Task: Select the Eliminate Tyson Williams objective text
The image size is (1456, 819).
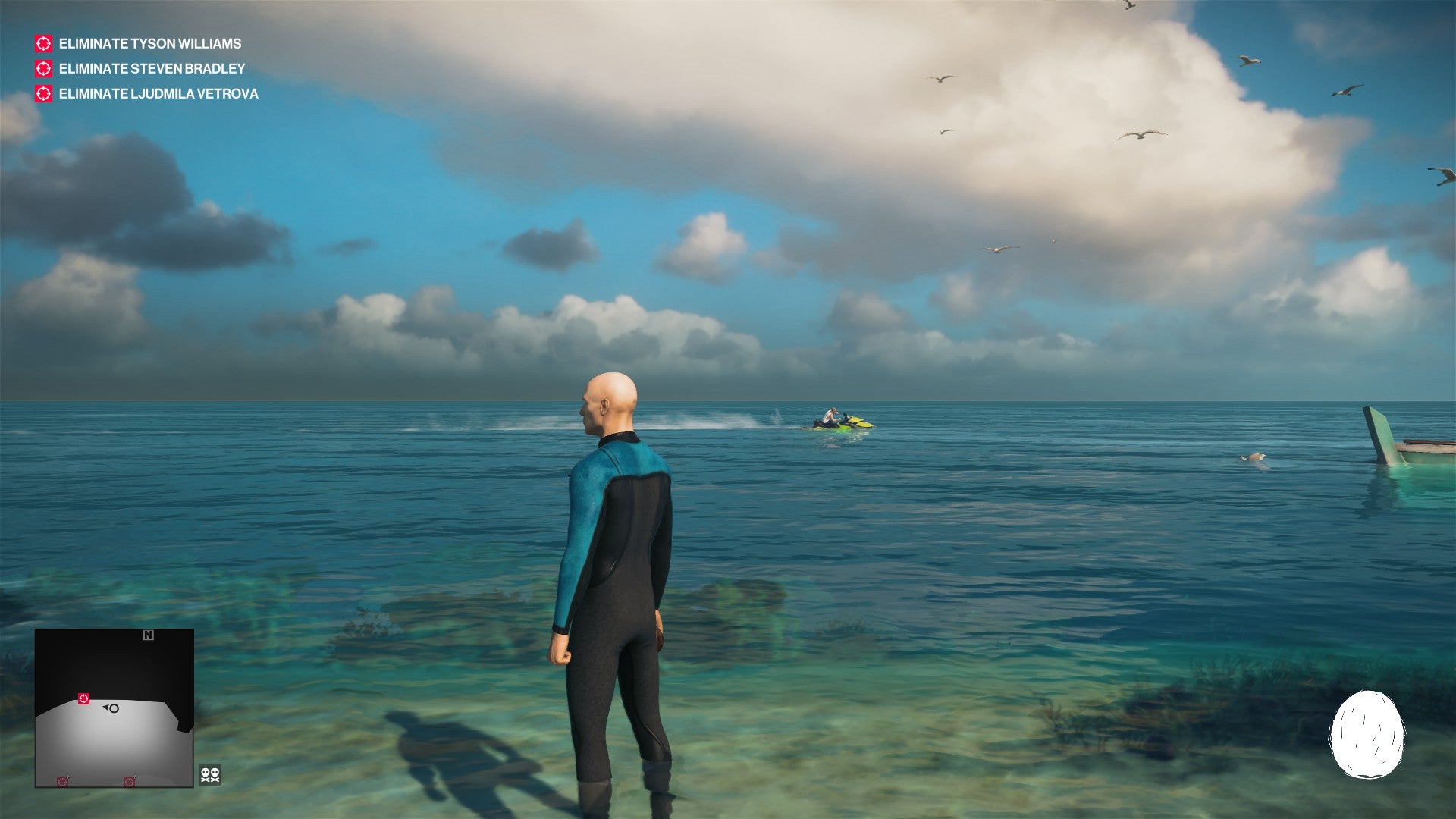Action: coord(149,44)
